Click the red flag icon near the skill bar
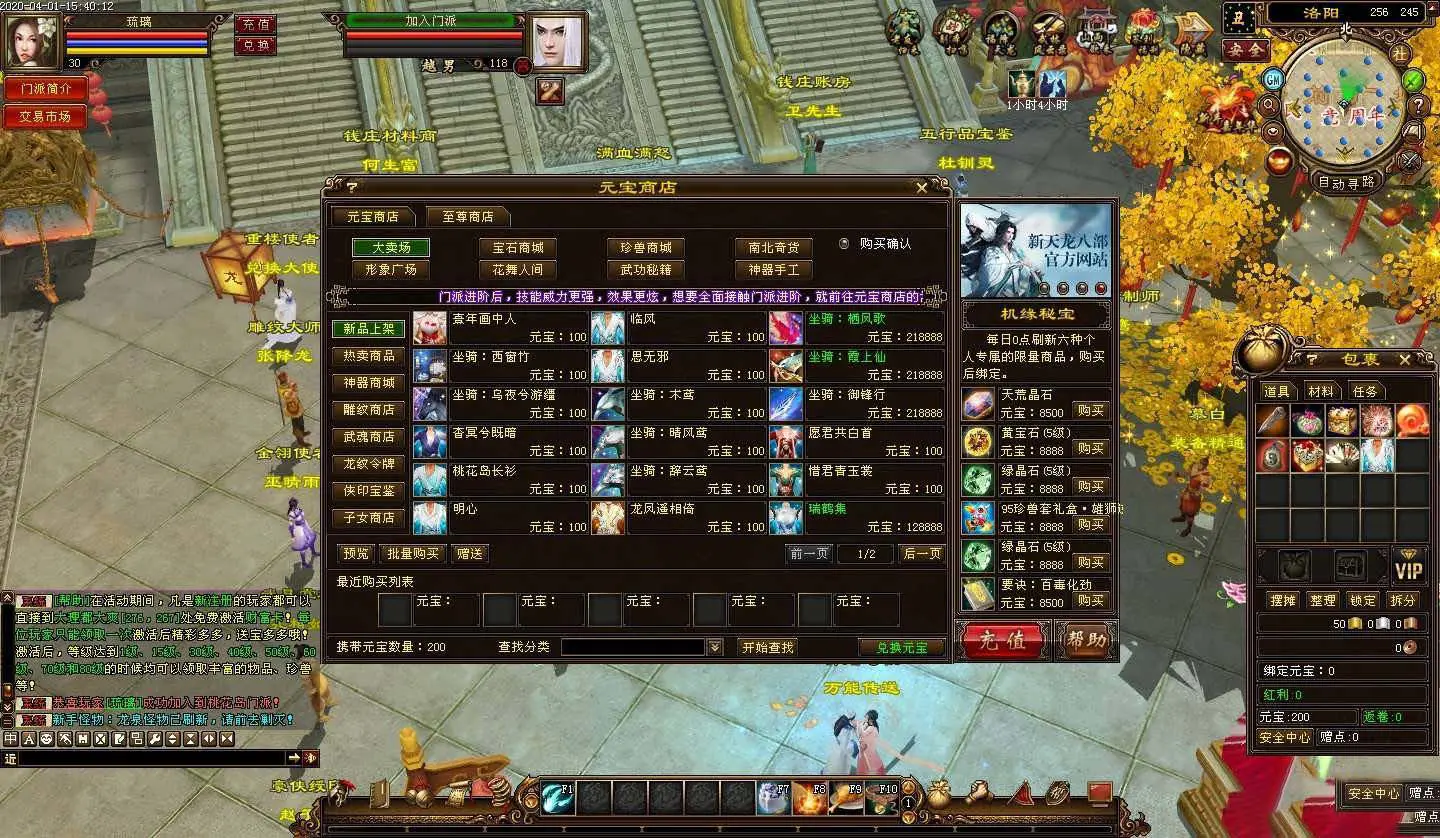The image size is (1440, 838). 1022,792
